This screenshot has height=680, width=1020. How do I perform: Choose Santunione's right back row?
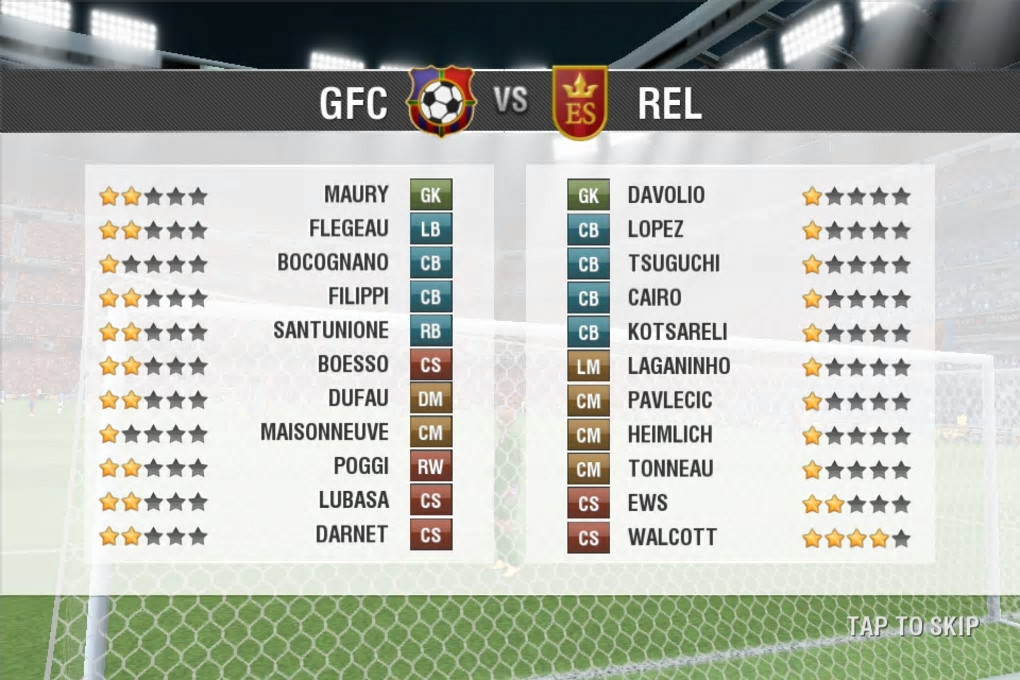331,331
